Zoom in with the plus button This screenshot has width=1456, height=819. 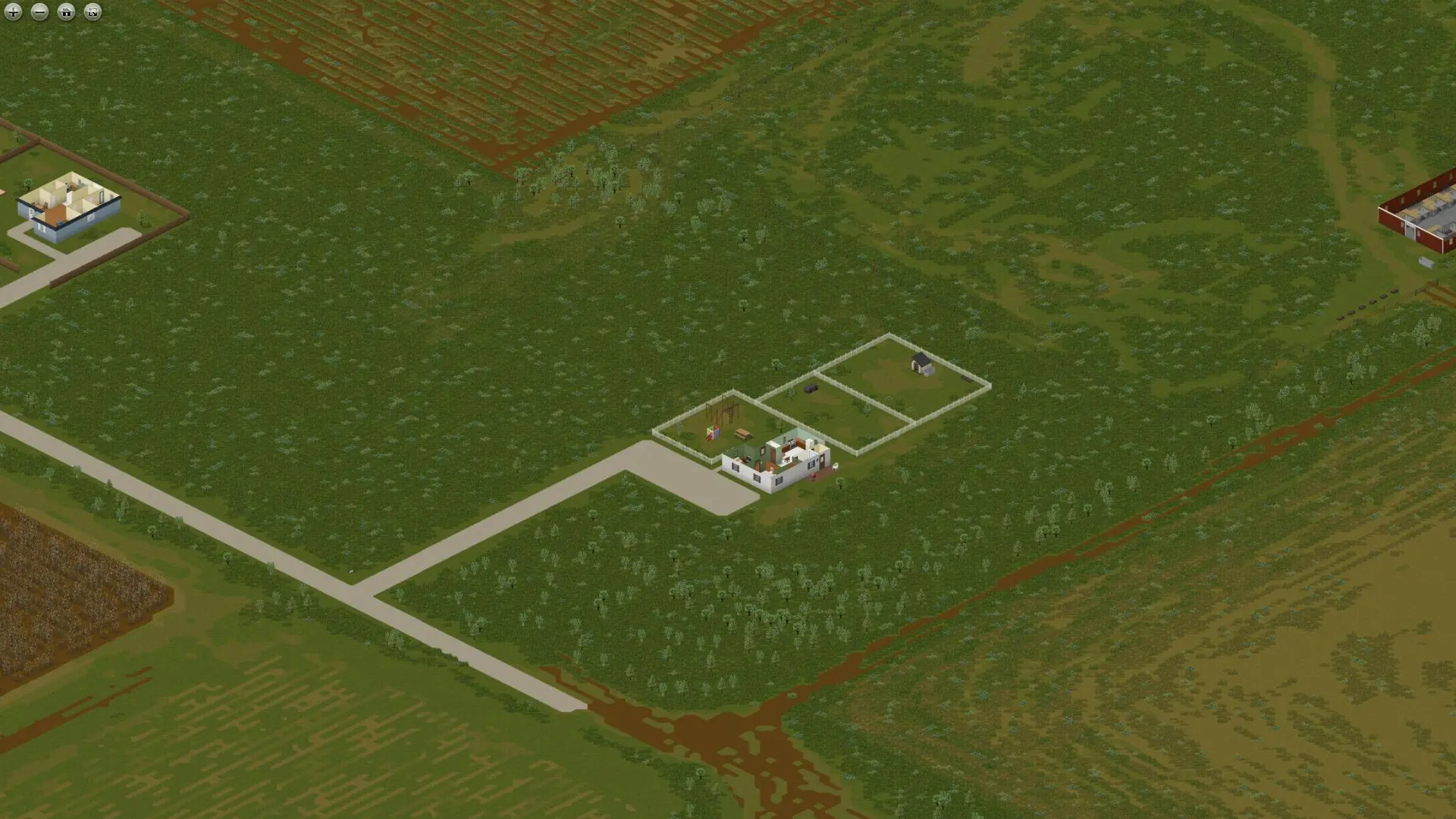click(13, 12)
